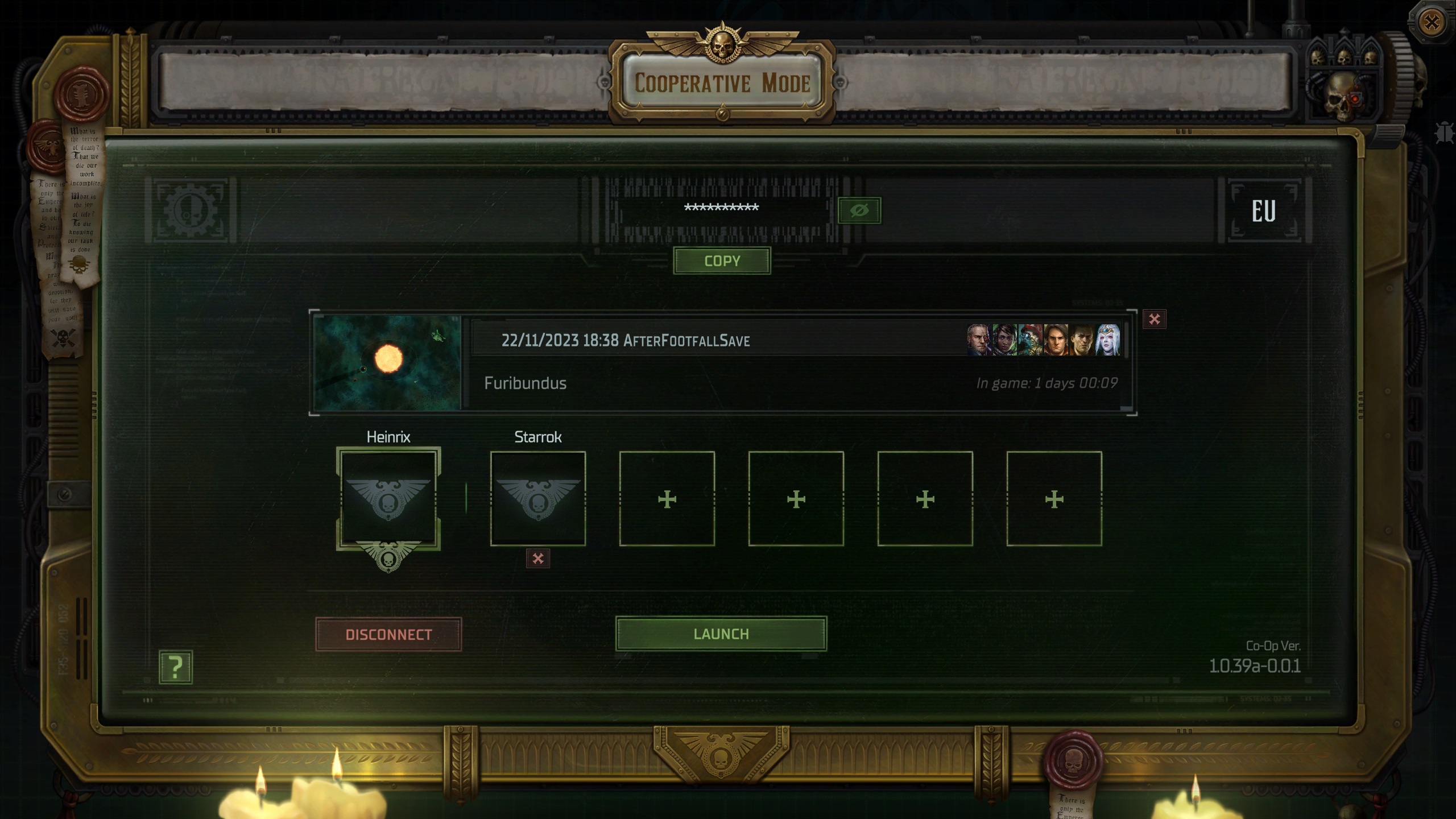Kick Starrok with the X below his slot

pos(538,559)
